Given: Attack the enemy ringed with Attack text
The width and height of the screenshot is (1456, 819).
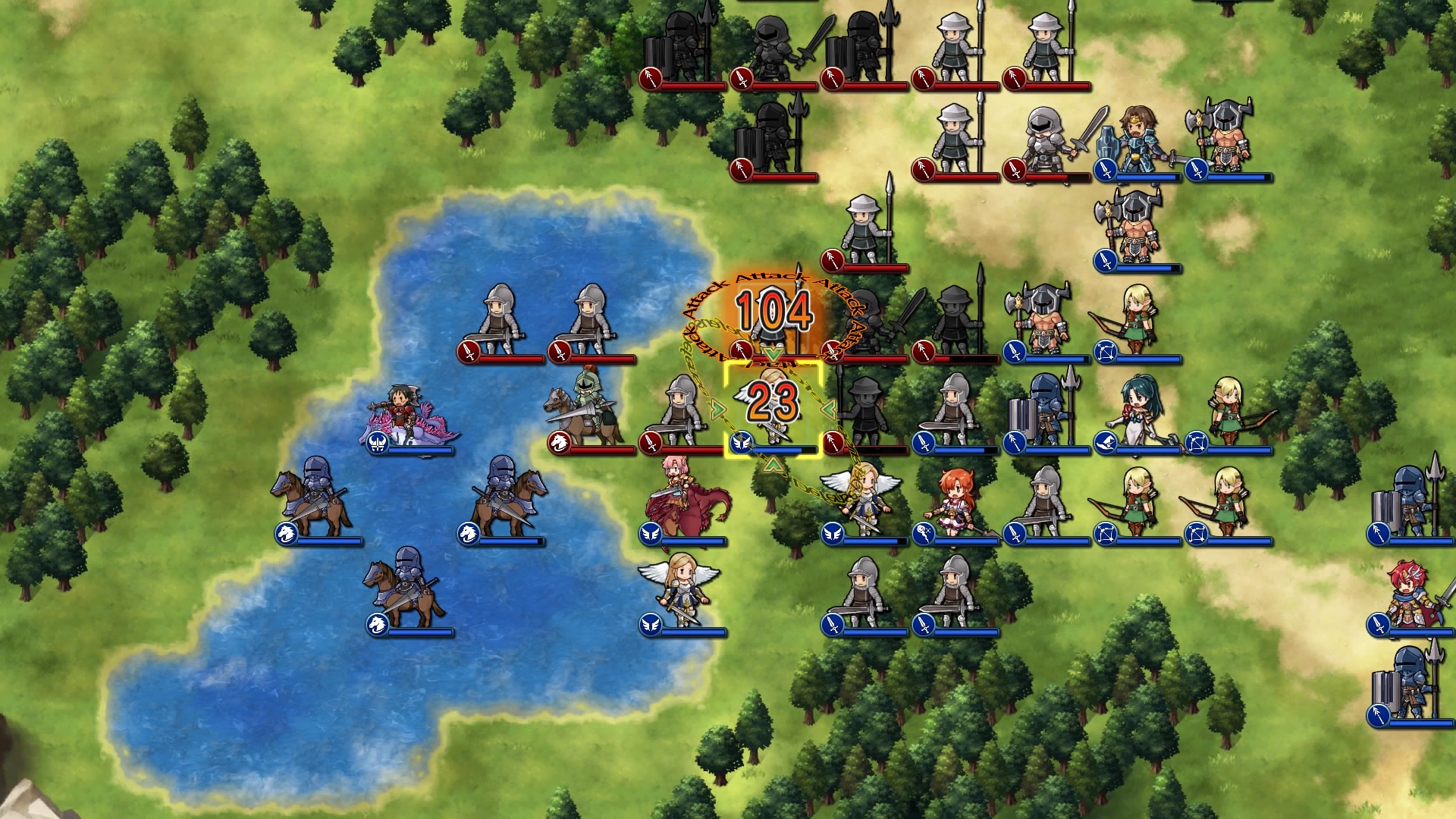Looking at the screenshot, I should point(772,322).
